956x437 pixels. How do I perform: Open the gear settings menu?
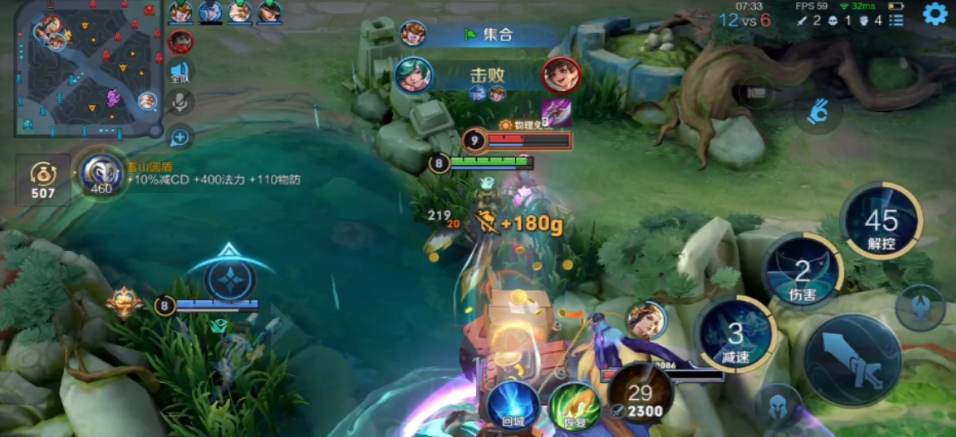point(935,14)
